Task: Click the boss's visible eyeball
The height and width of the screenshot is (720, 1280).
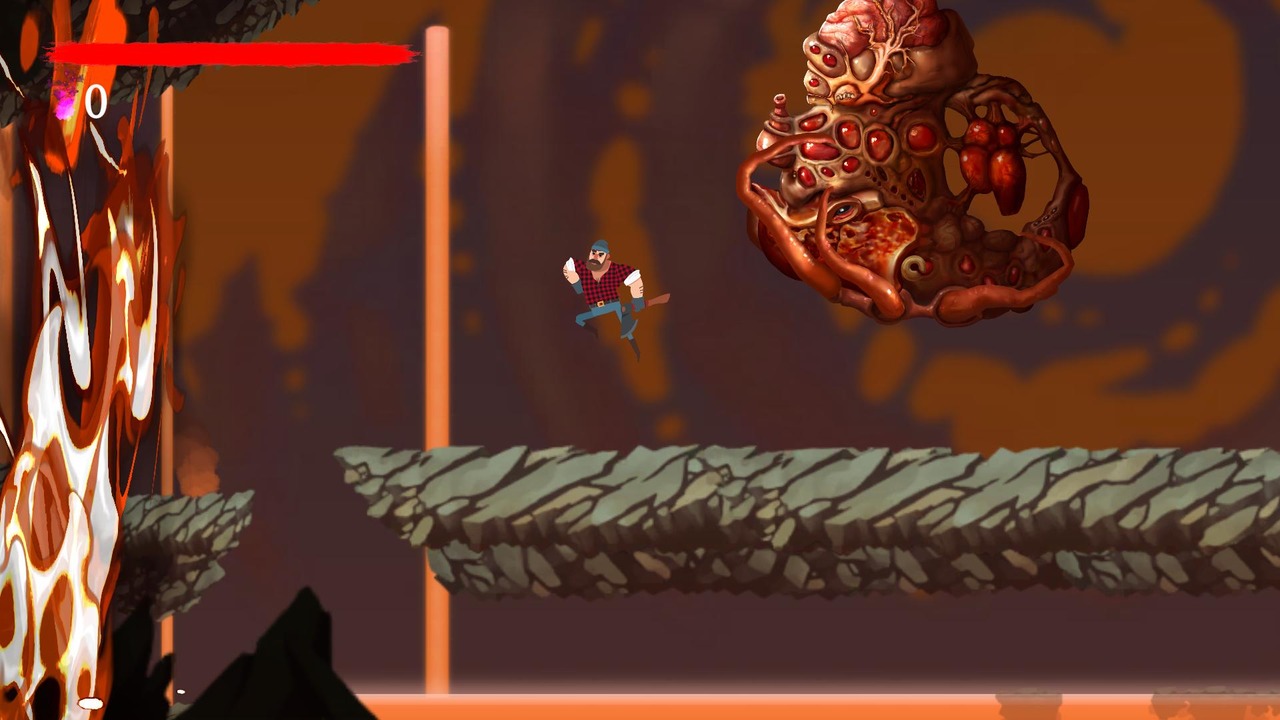Action: [841, 211]
